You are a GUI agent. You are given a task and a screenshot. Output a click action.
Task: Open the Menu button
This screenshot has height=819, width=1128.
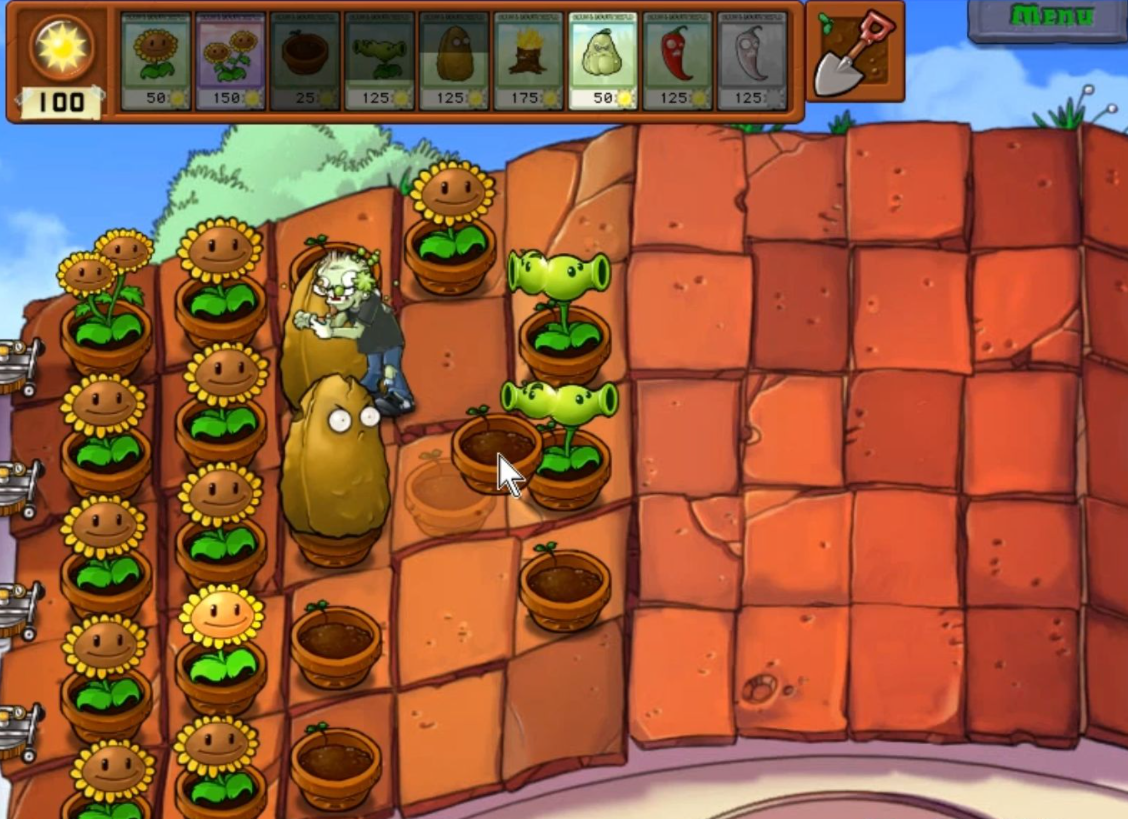click(1050, 18)
